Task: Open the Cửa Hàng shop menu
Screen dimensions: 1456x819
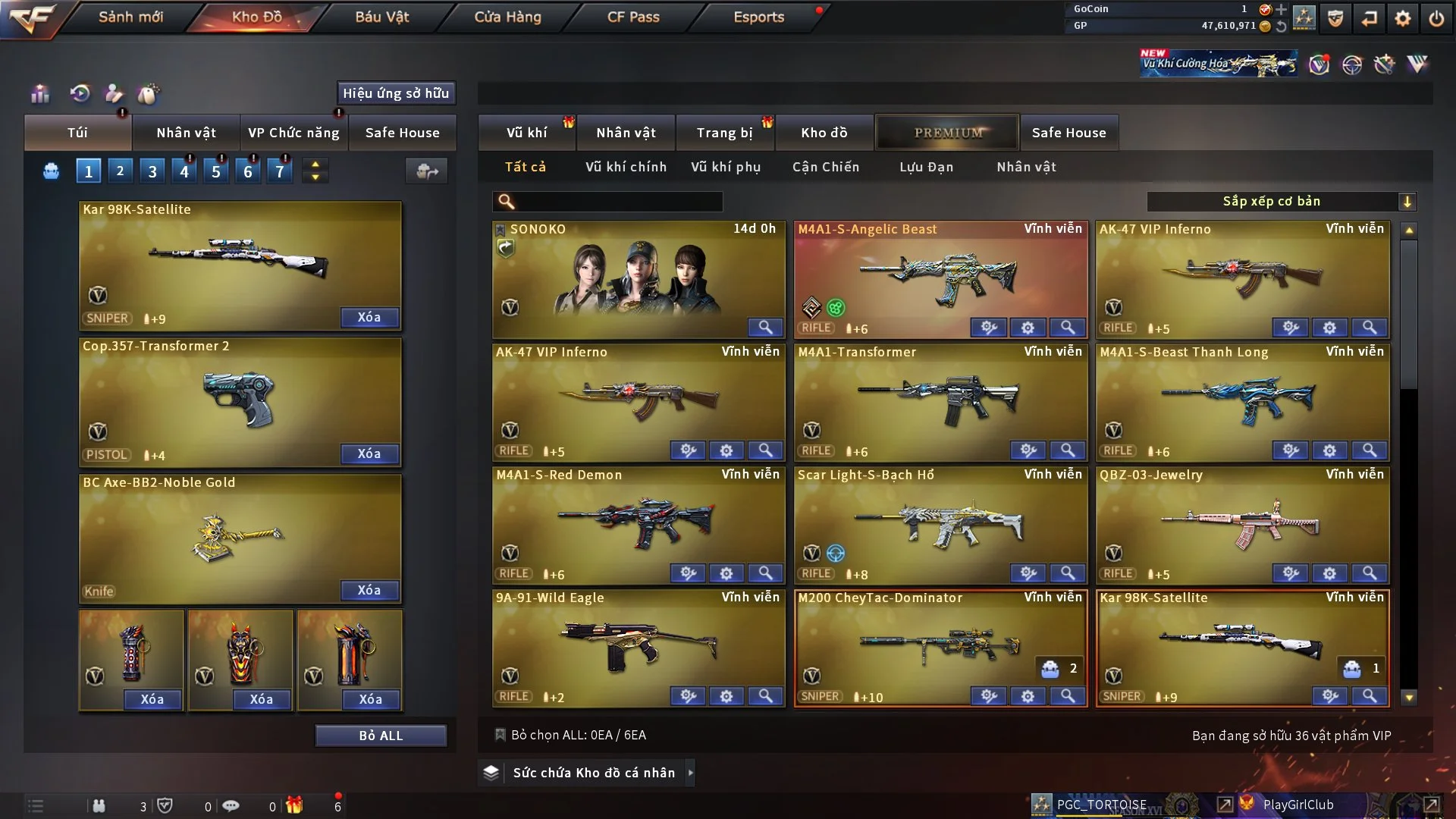Action: click(507, 17)
